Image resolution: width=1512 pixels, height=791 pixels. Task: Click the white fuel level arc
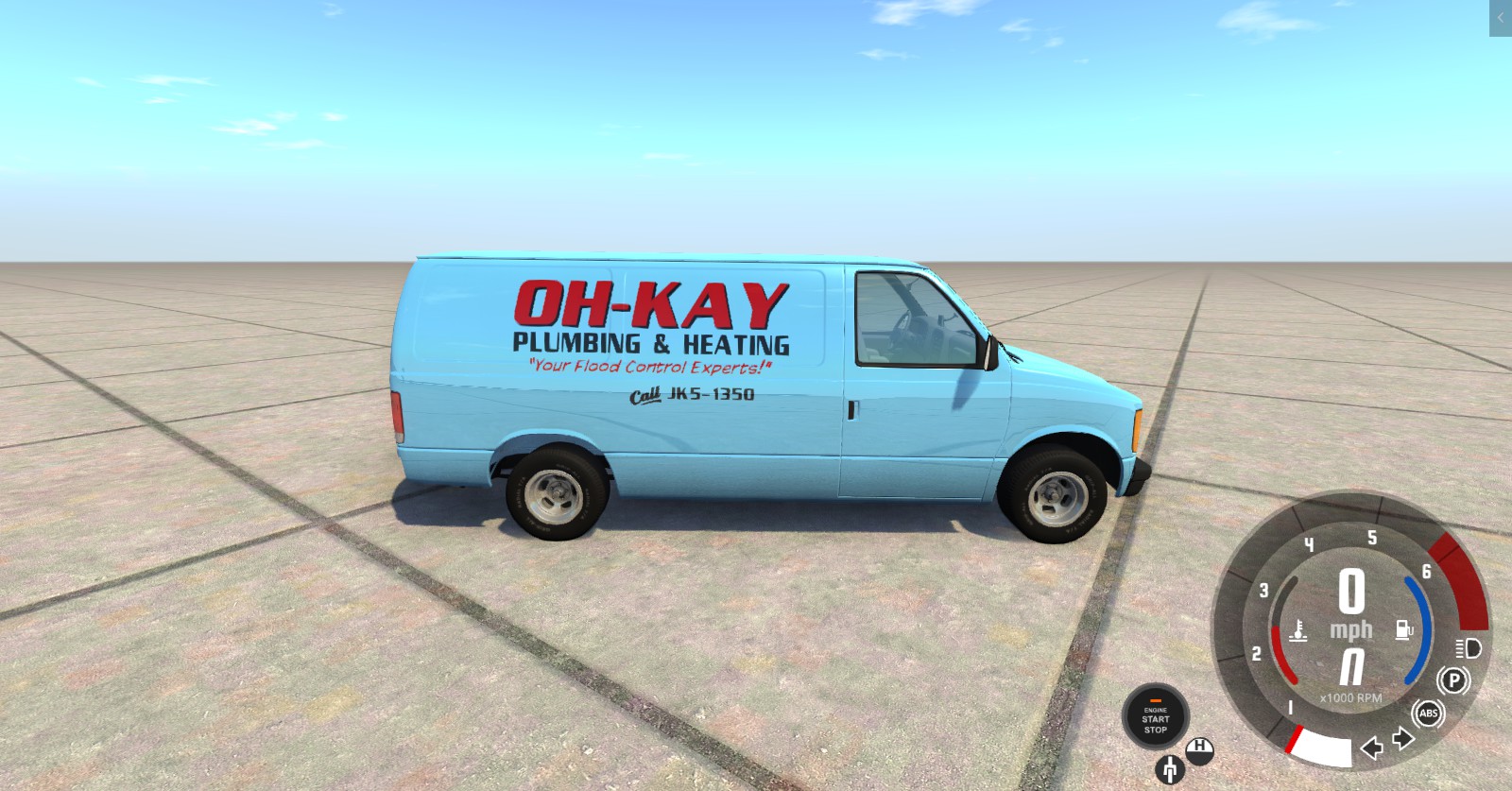tap(1320, 748)
